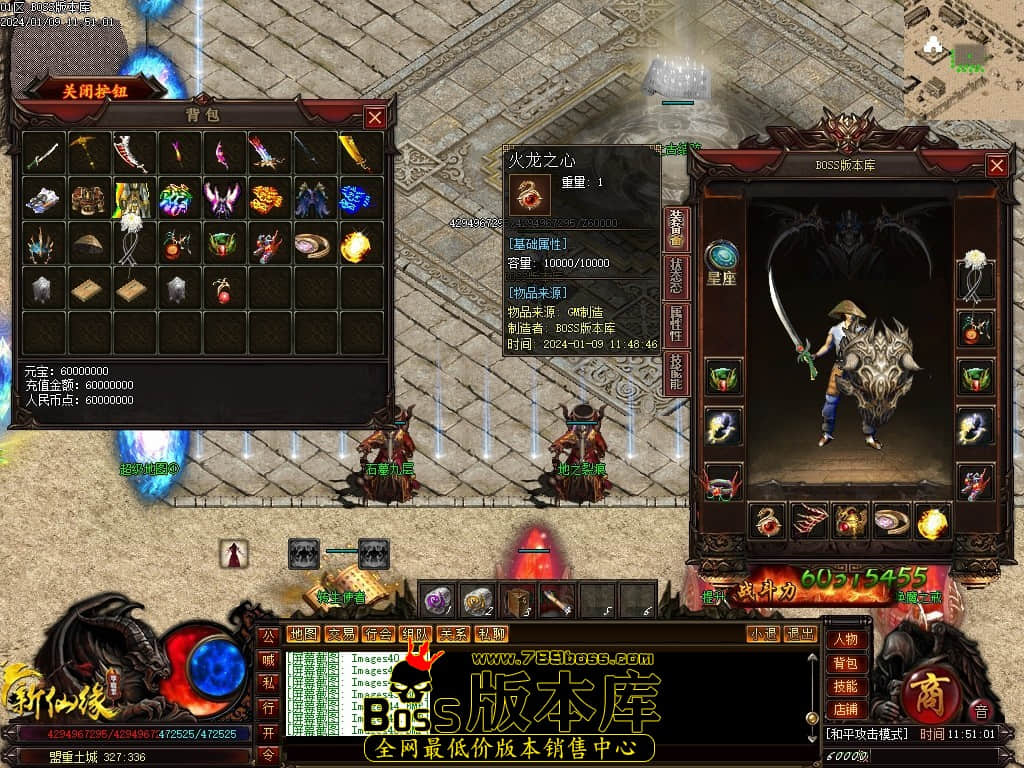1024x768 pixels.
Task: Open the 行会 guild menu
Action: [x=378, y=634]
